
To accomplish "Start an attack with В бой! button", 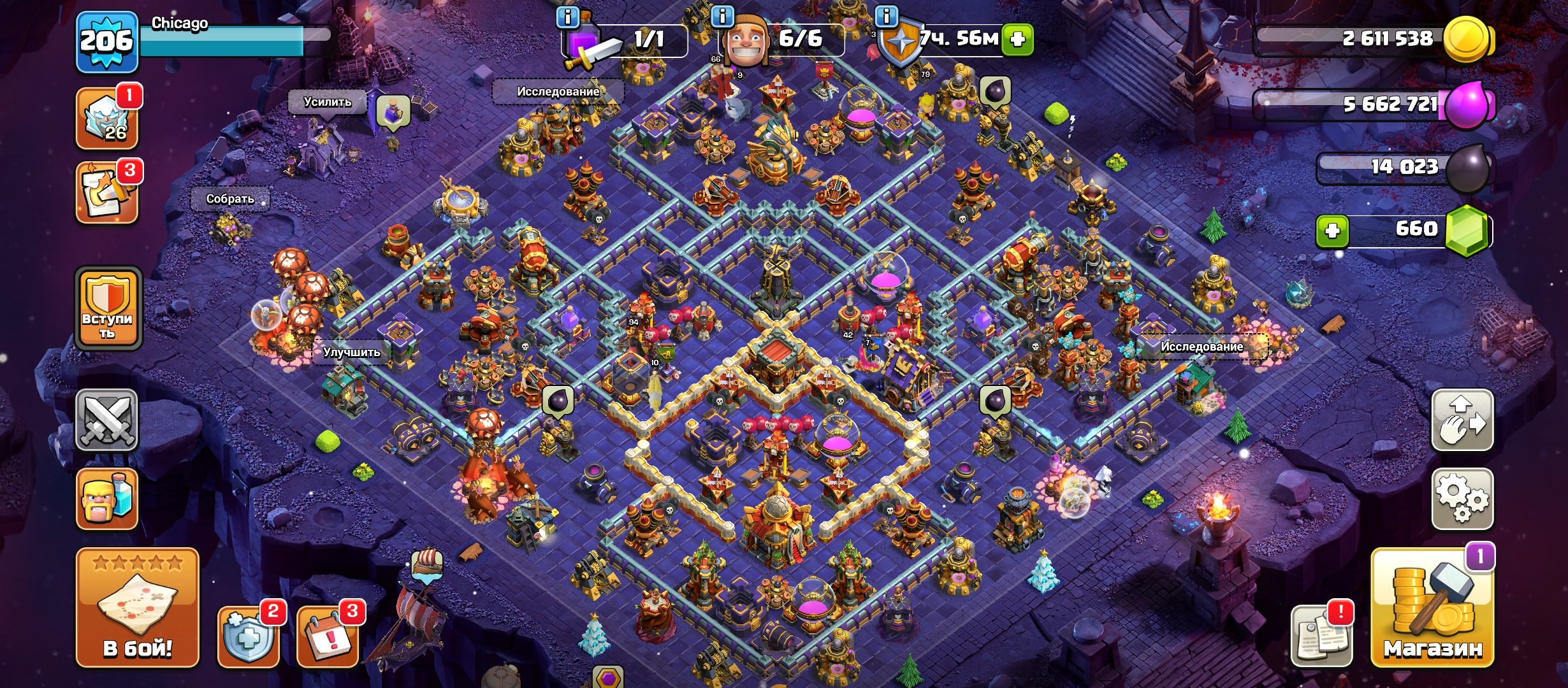I will click(137, 607).
